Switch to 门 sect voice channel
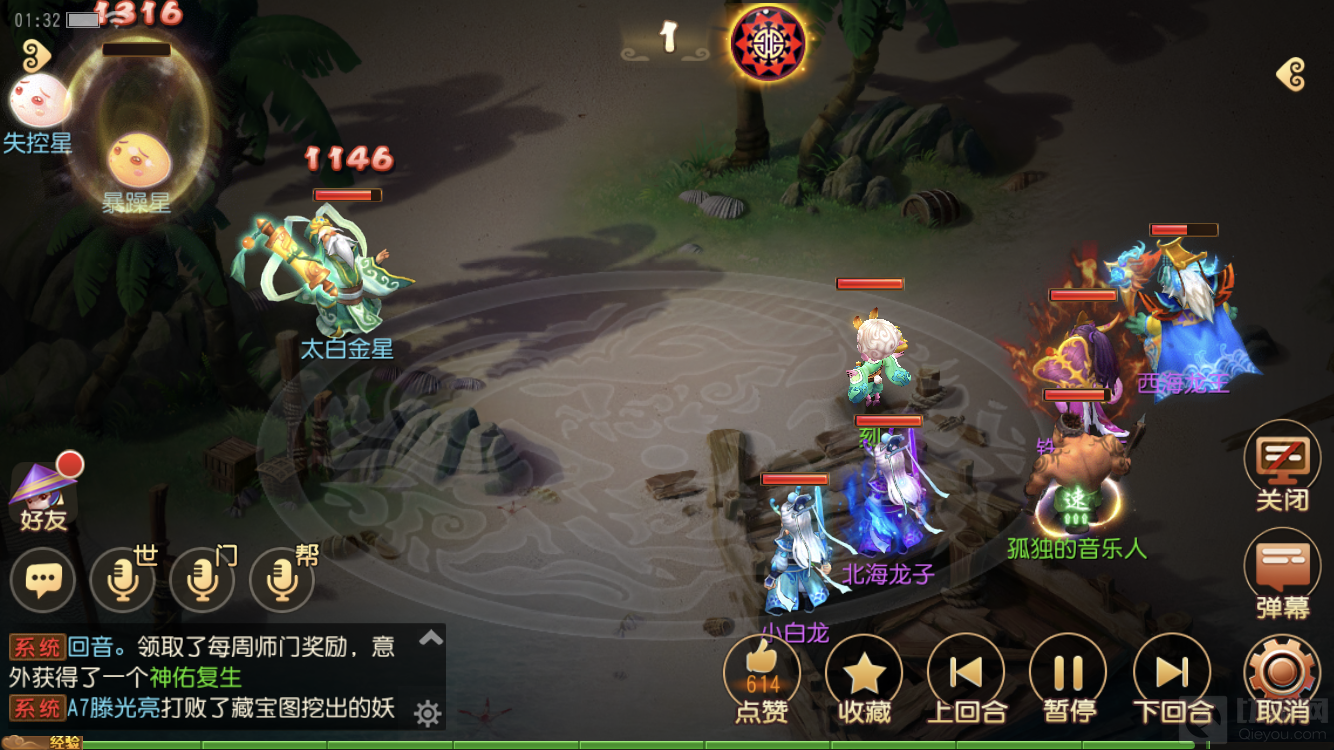This screenshot has height=750, width=1334. click(x=201, y=578)
